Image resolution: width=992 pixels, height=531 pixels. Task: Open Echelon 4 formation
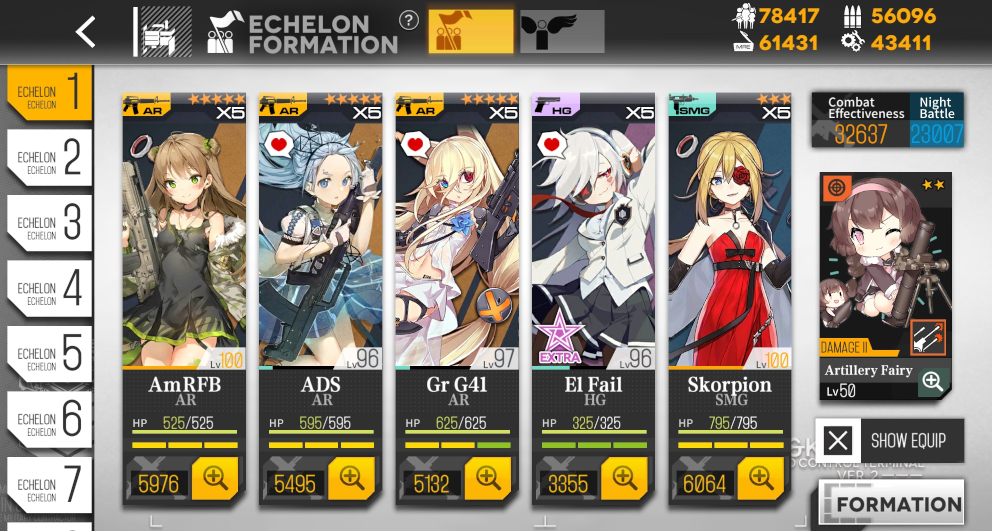pos(50,288)
